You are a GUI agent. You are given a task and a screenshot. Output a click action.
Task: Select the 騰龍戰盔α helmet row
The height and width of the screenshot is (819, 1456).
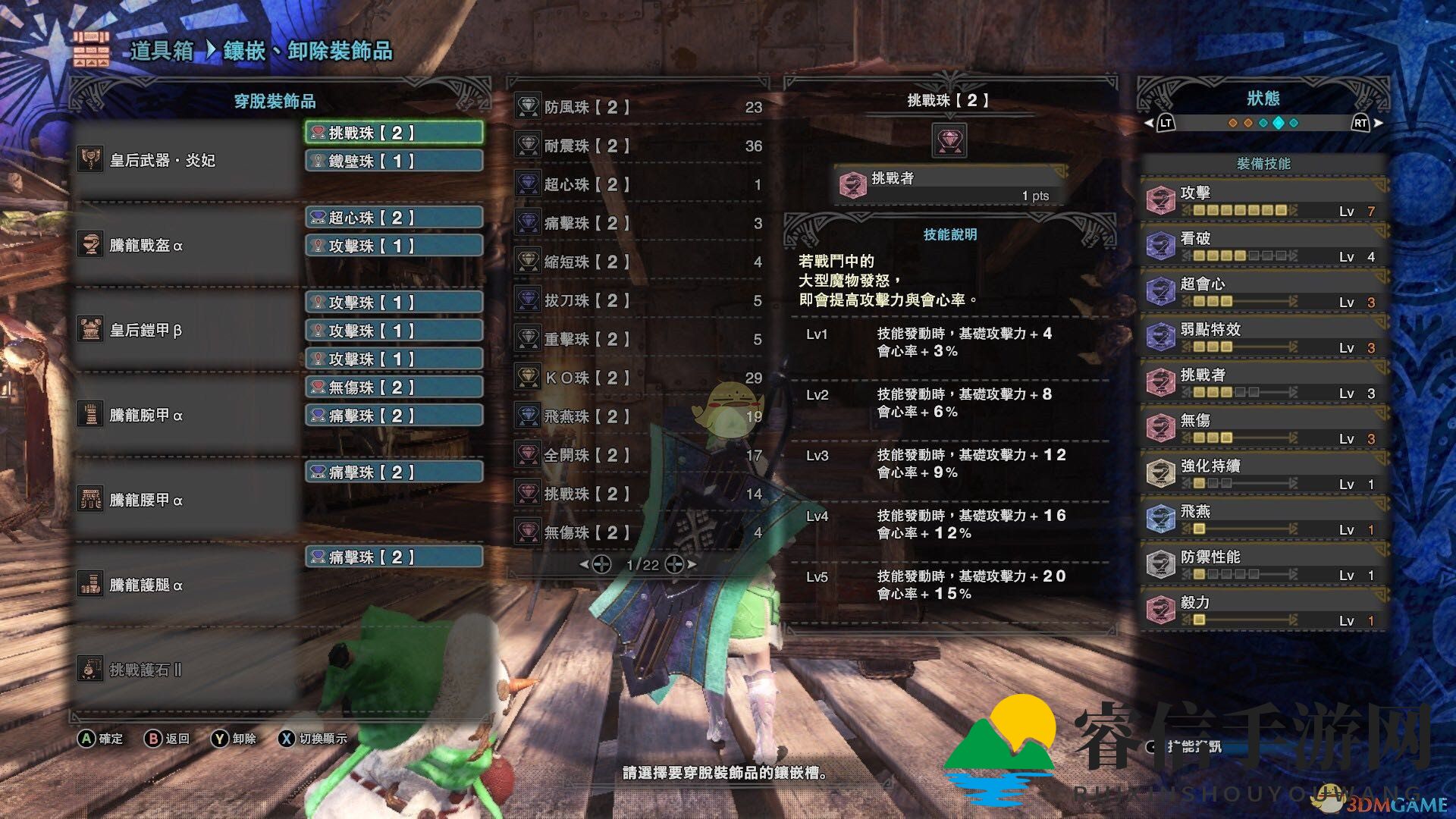pyautogui.click(x=186, y=245)
